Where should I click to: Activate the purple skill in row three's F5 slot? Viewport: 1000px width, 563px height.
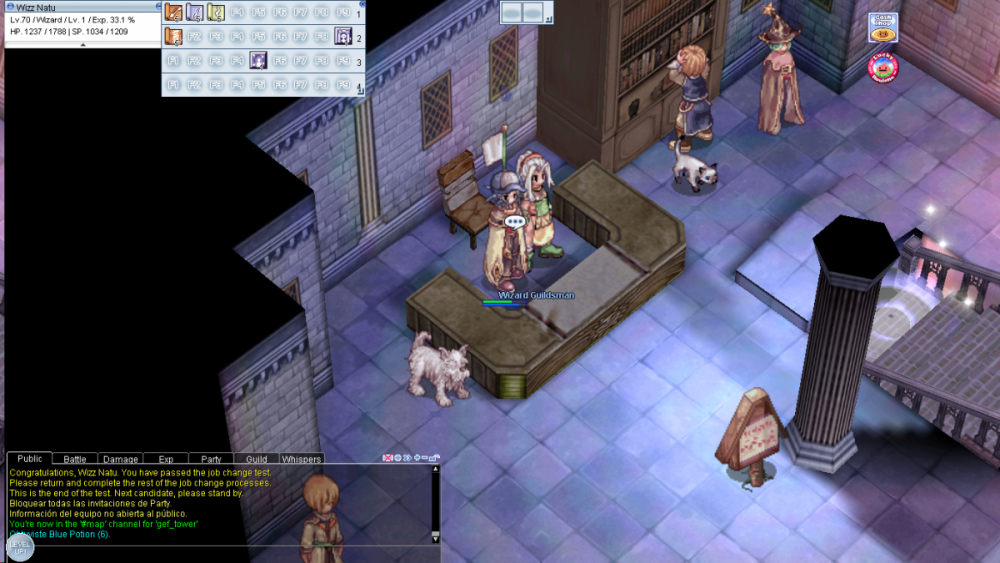pos(257,61)
